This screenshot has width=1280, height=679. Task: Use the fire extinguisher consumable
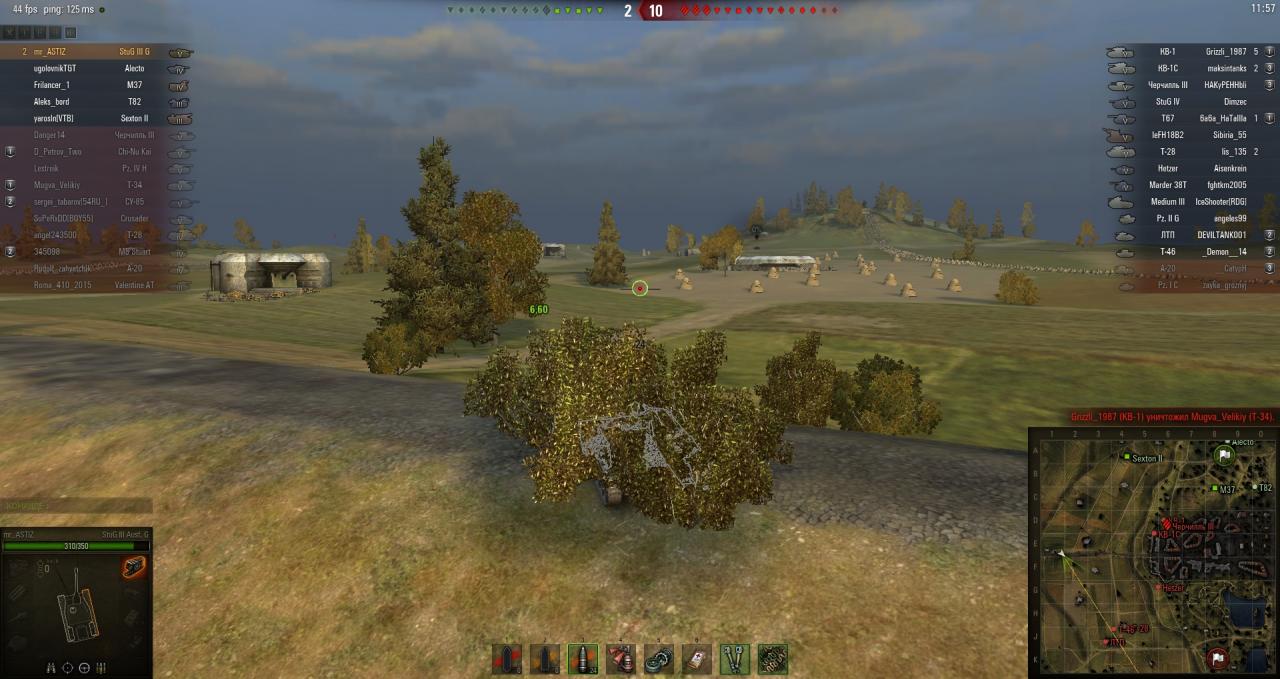pyautogui.click(x=620, y=659)
